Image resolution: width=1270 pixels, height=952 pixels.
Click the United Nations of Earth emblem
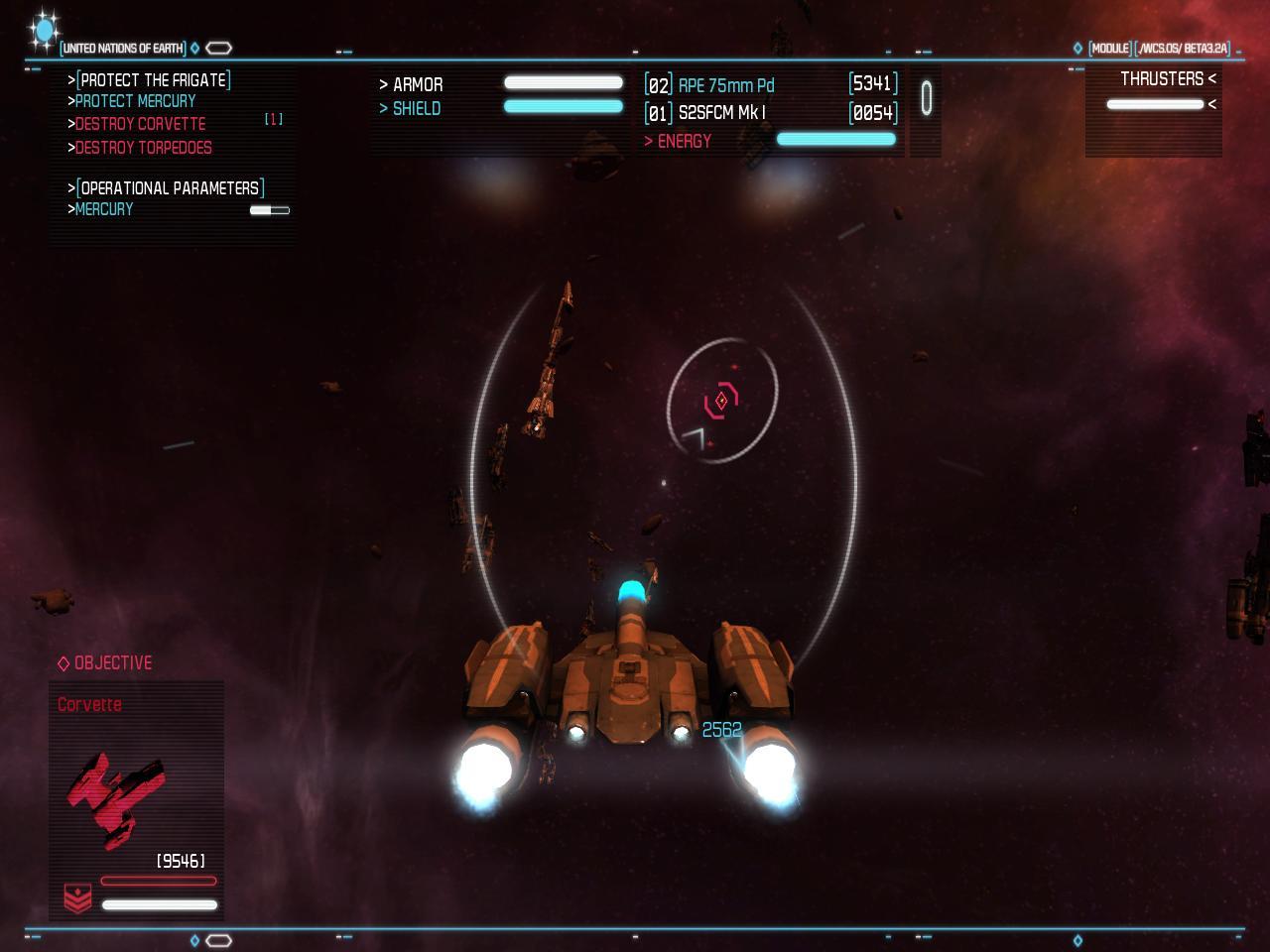point(44,32)
